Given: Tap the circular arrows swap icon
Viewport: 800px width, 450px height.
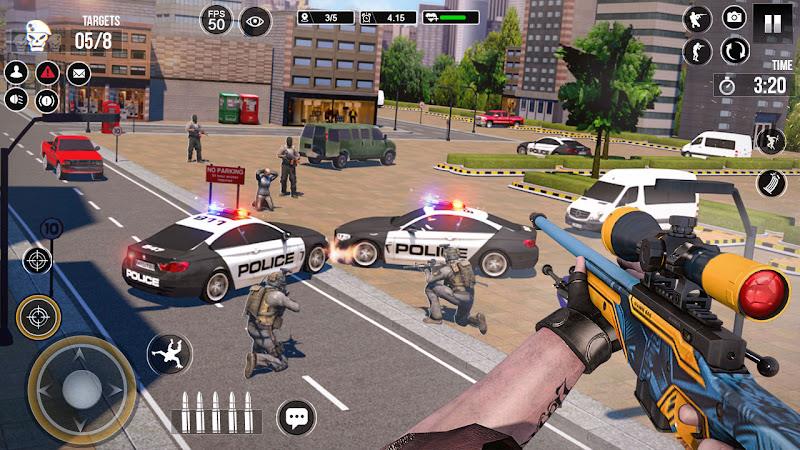Looking at the screenshot, I should [735, 50].
